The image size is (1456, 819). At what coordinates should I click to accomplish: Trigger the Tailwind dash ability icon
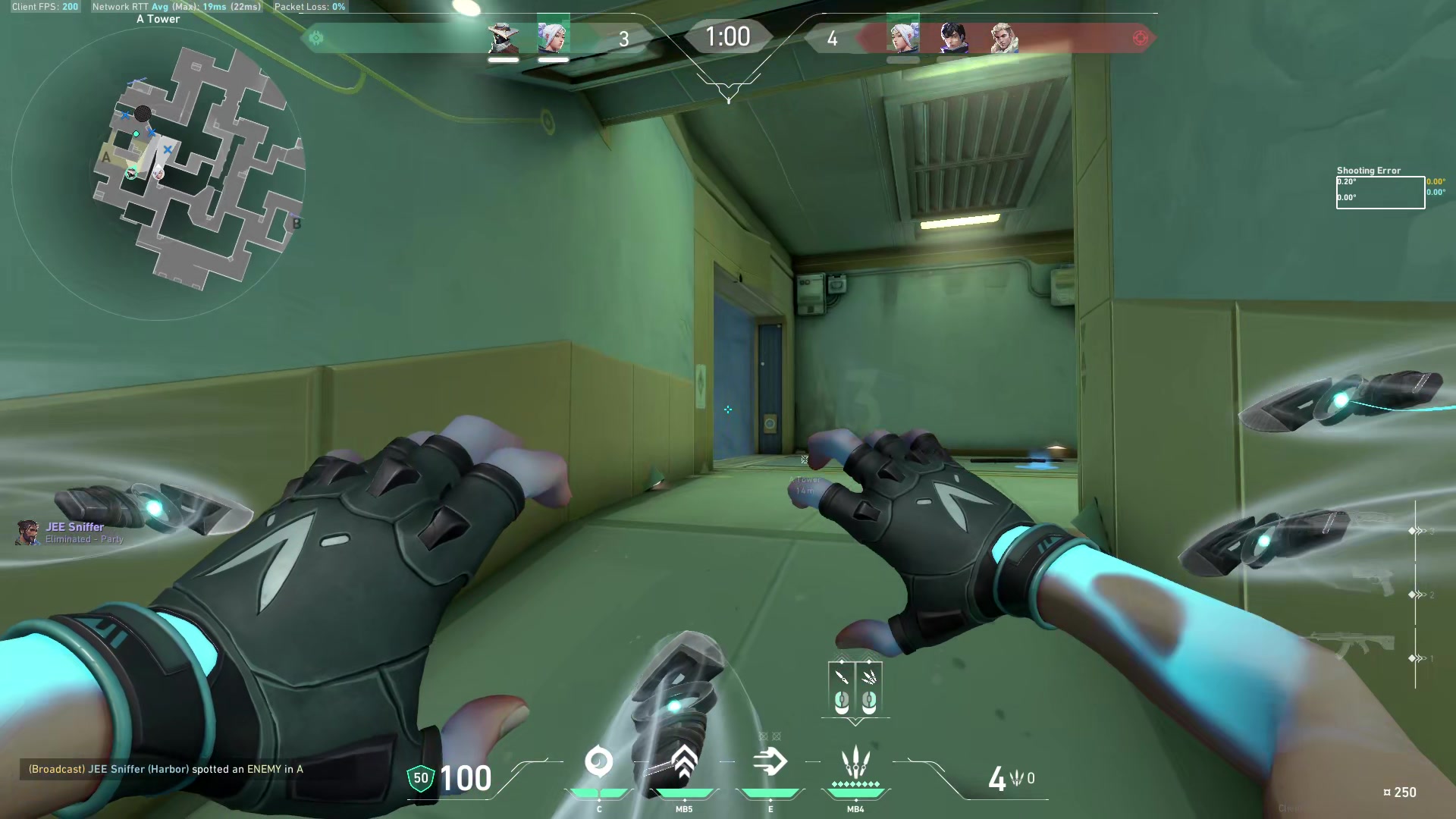tap(770, 762)
